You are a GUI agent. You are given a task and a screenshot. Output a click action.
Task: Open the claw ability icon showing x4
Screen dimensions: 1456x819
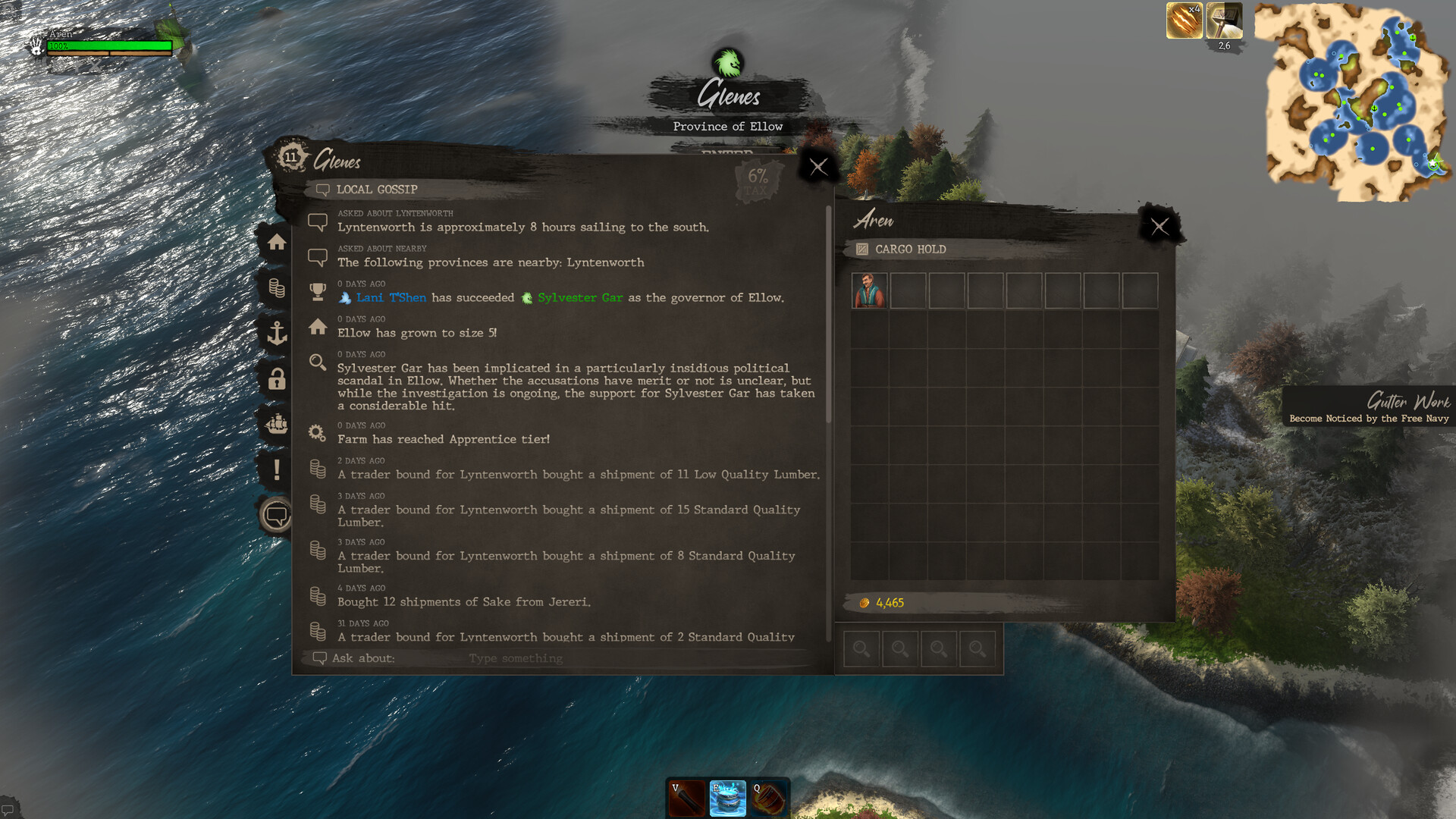coord(1183,20)
